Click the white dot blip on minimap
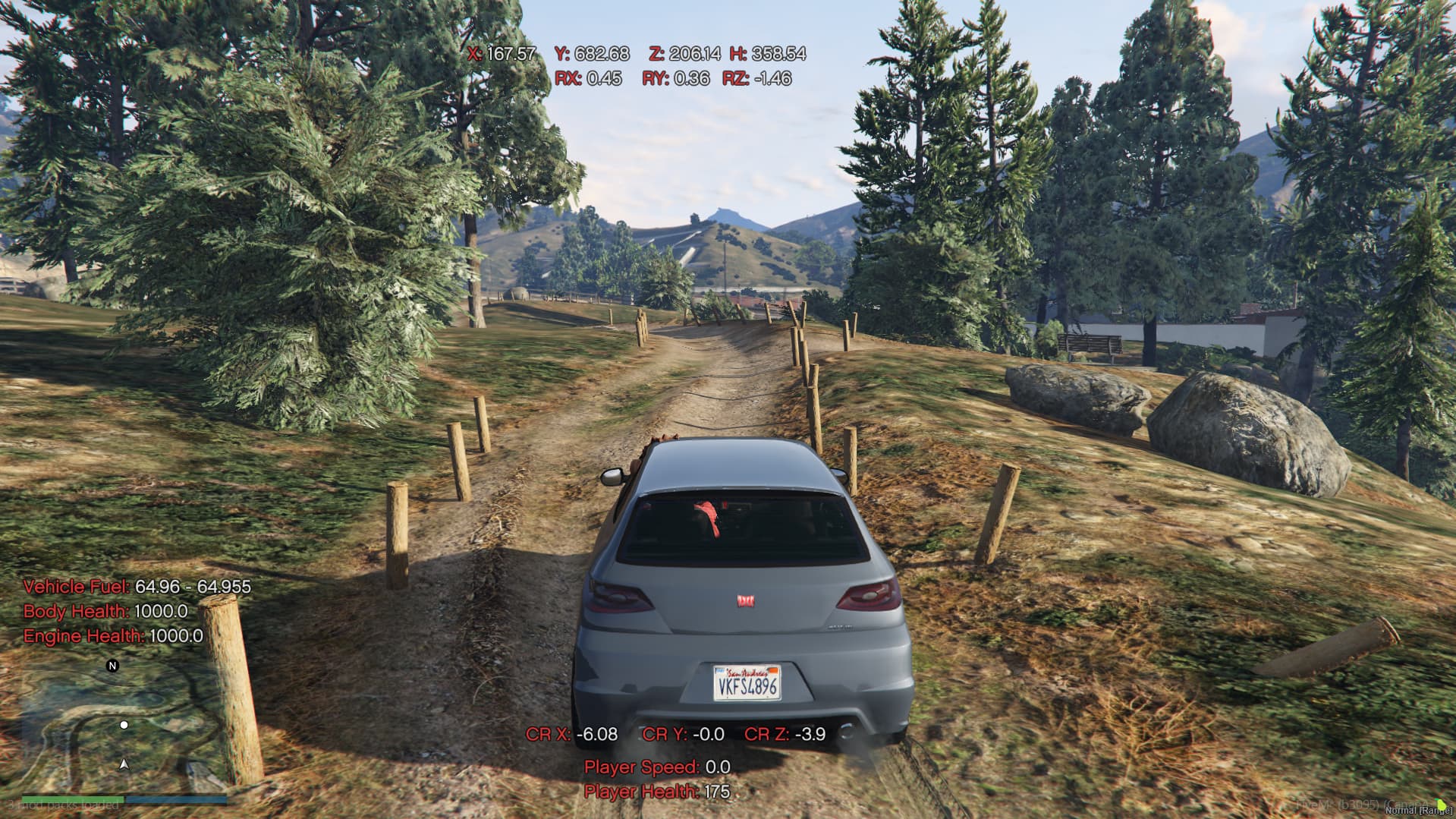Image resolution: width=1456 pixels, height=819 pixels. [x=124, y=725]
